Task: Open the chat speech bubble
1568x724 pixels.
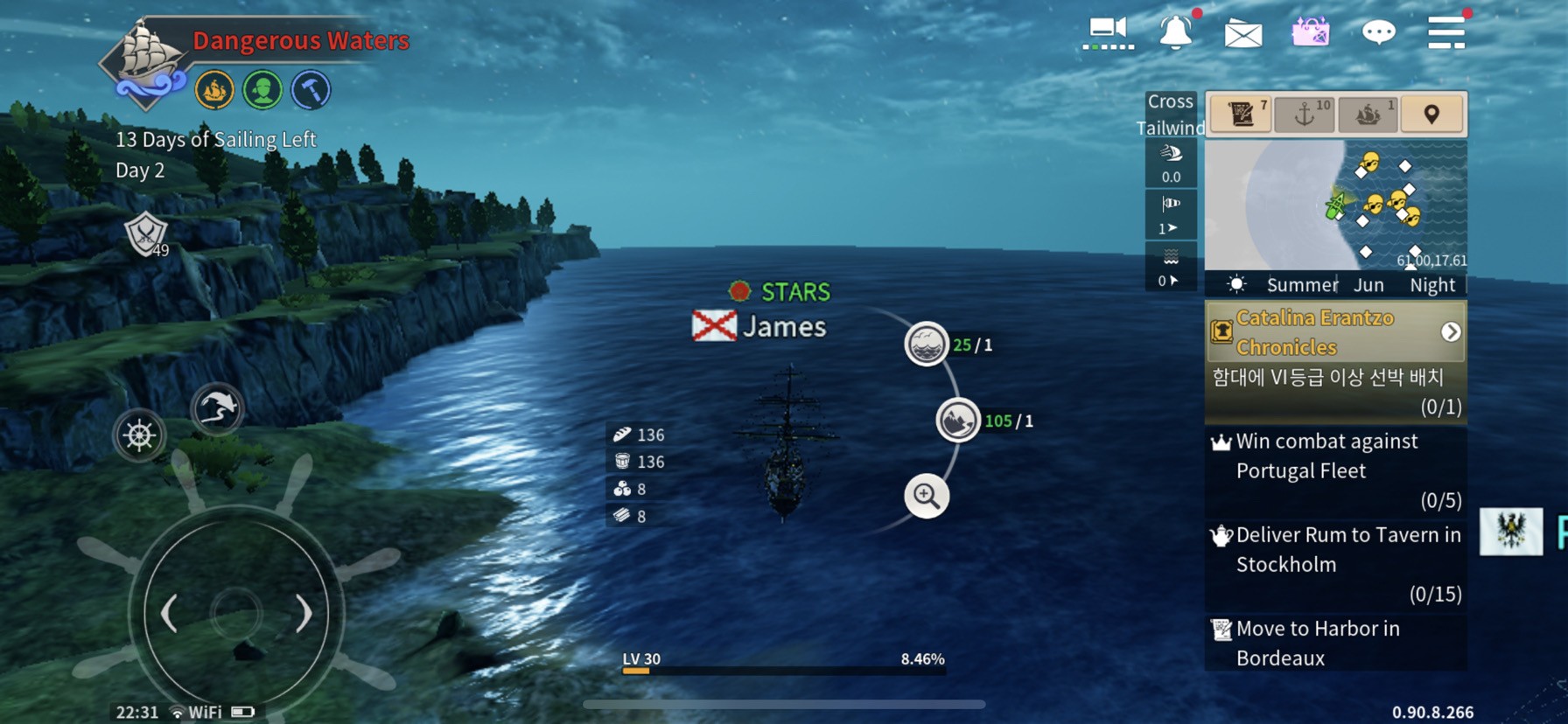Action: coord(1378,33)
